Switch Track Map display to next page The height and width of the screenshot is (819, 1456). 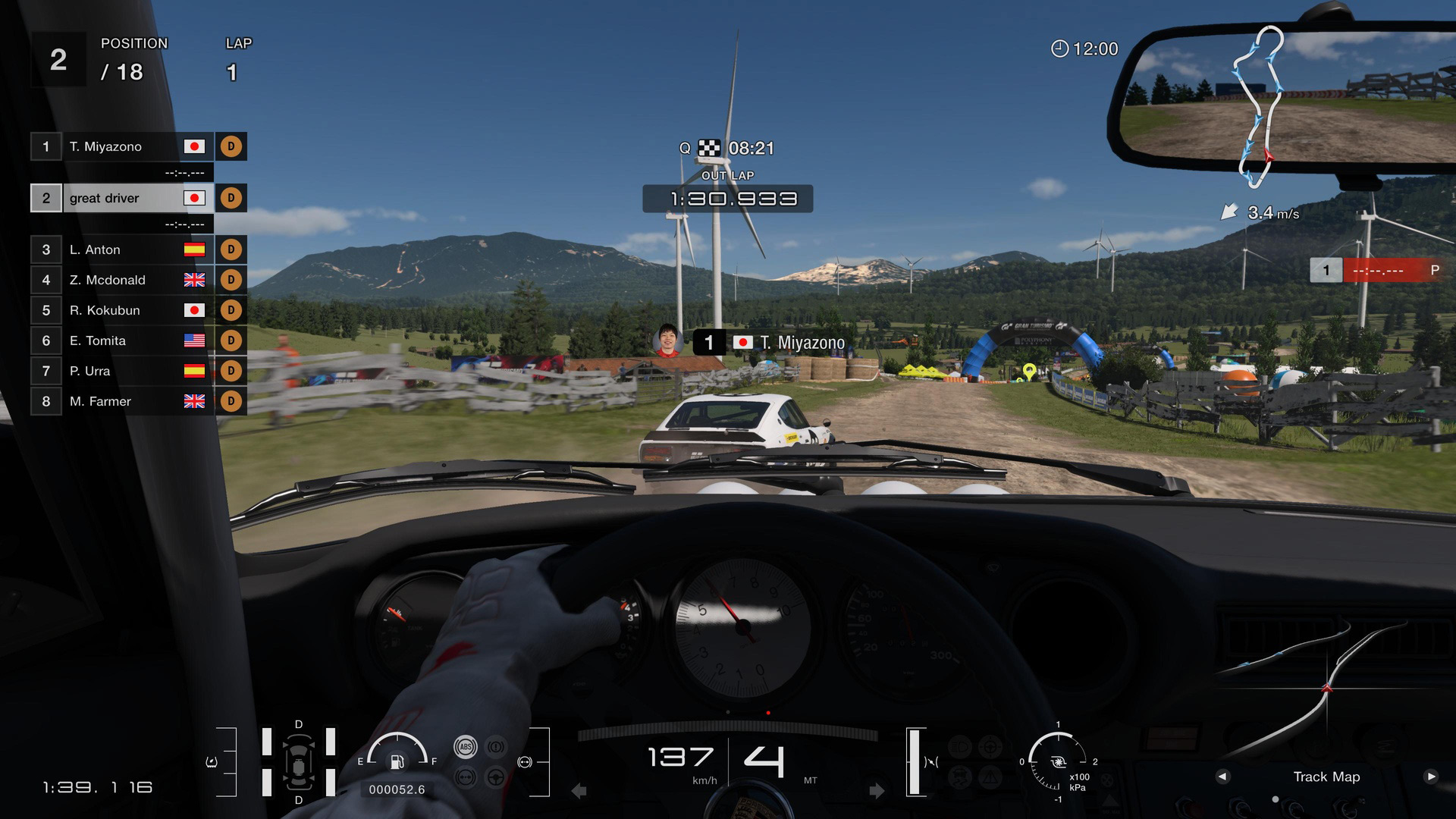click(x=1430, y=777)
